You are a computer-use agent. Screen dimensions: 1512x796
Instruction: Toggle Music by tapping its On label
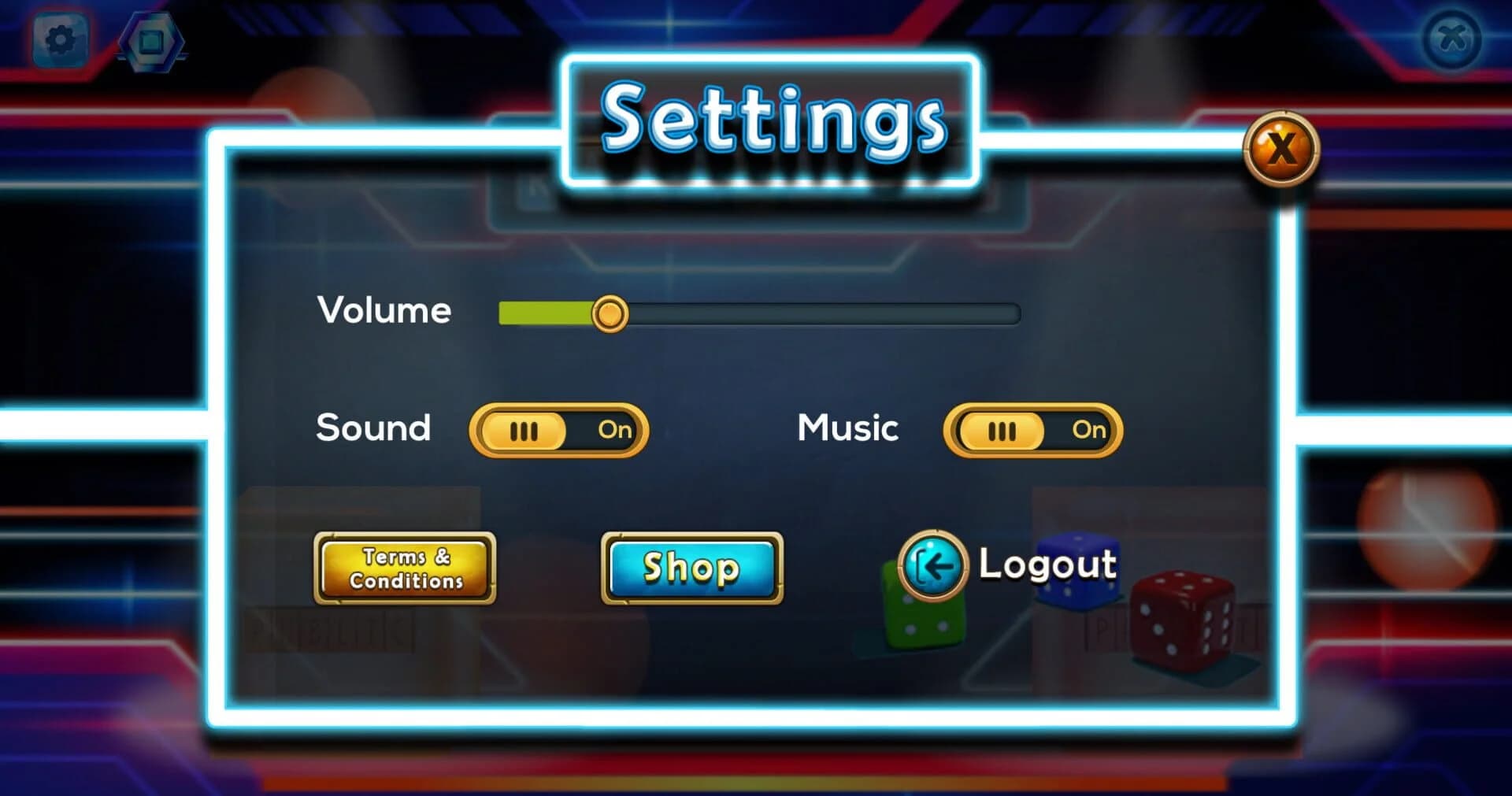coord(1089,430)
